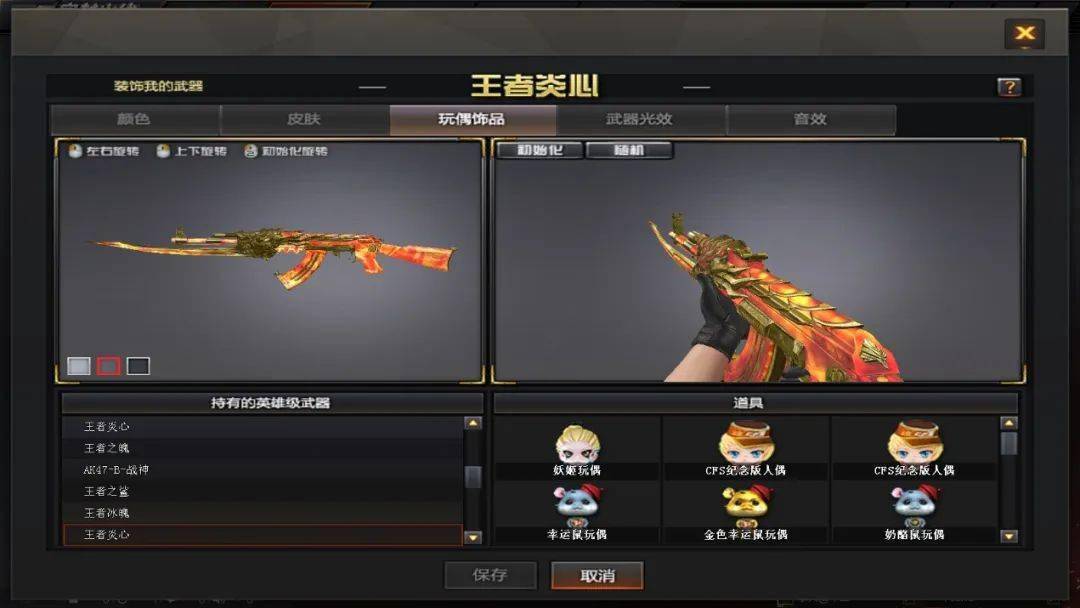This screenshot has width=1080, height=608.
Task: Switch to the 颜色 tab
Action: [134, 119]
